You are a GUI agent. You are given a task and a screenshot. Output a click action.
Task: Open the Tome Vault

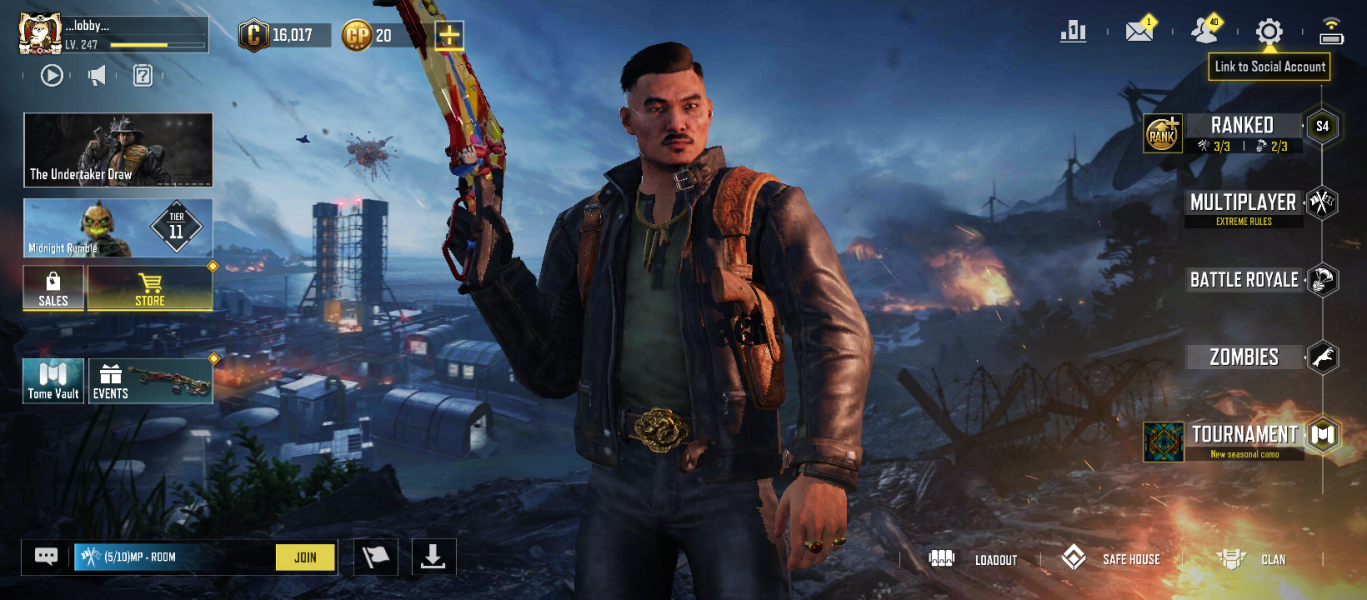coord(53,381)
